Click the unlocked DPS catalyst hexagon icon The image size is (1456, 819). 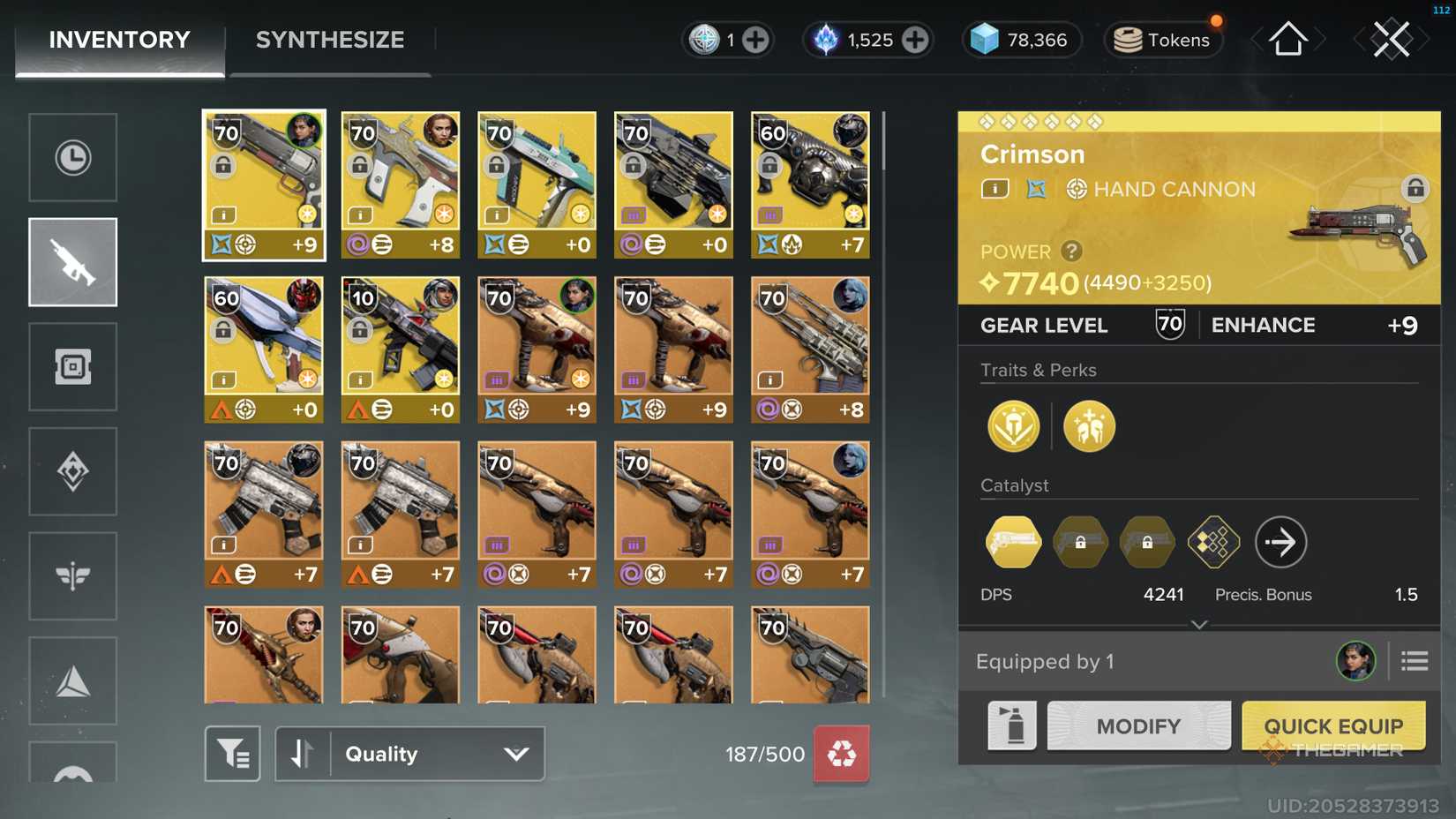1012,542
